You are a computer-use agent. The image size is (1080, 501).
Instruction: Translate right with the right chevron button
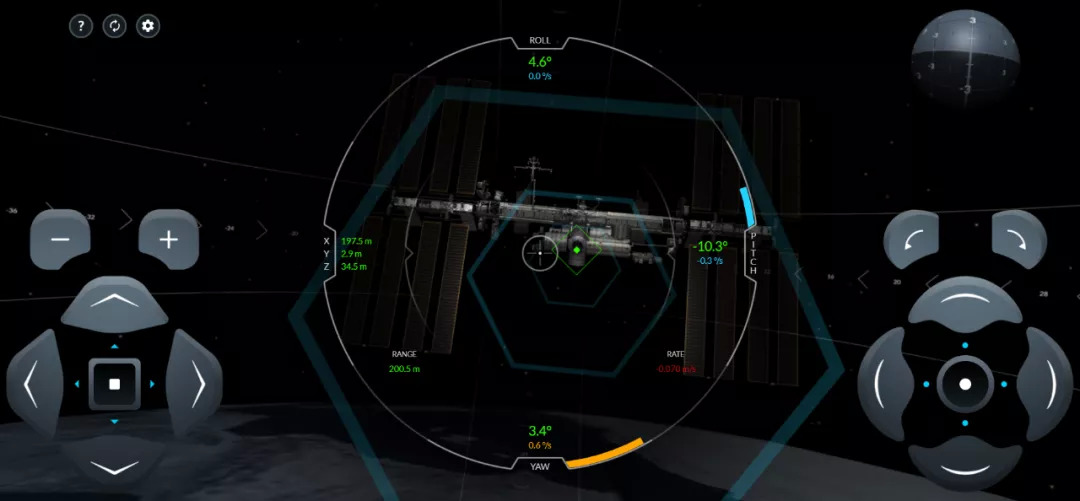195,383
